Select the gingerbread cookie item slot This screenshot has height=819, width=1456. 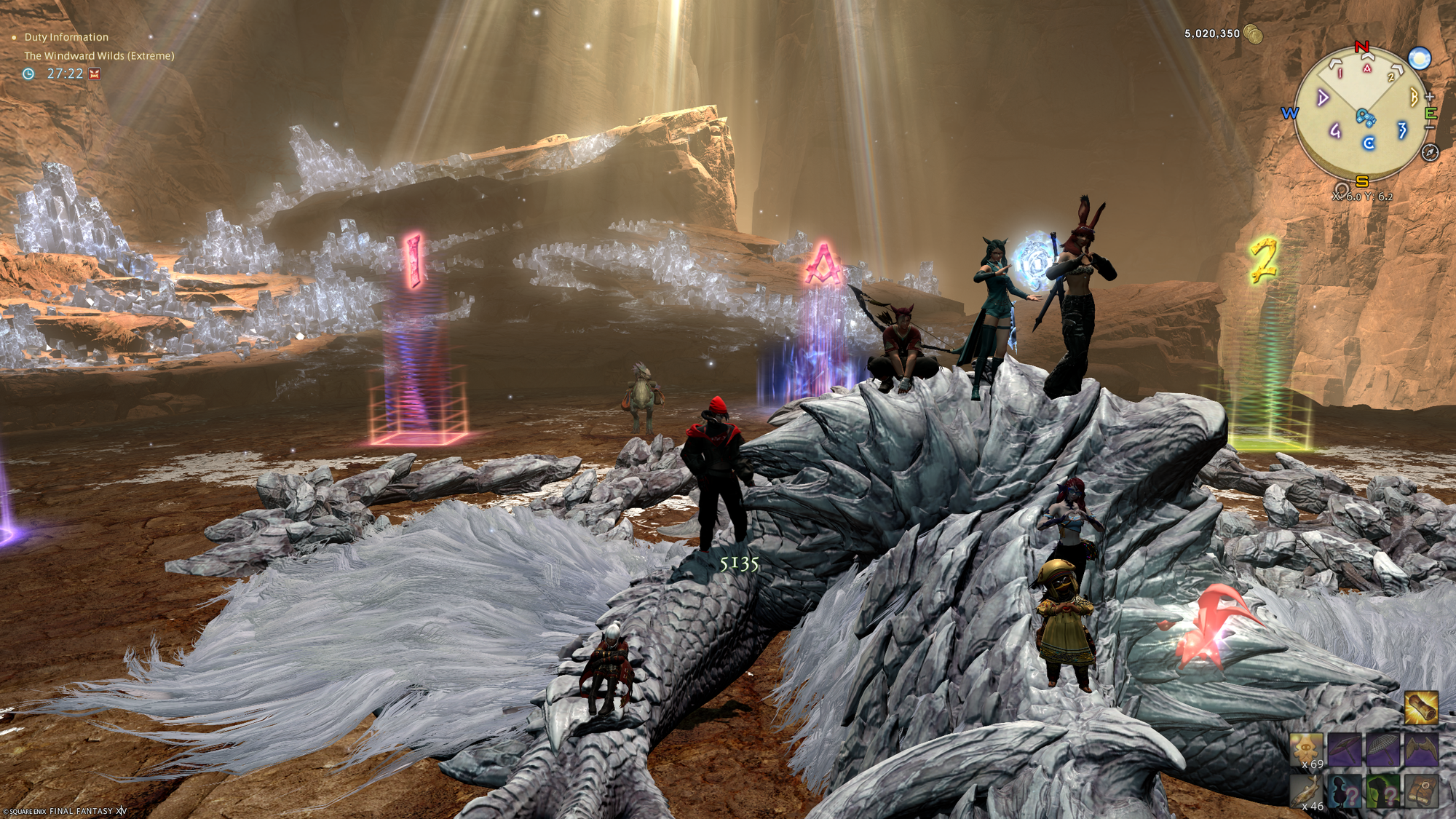pyautogui.click(x=1307, y=751)
